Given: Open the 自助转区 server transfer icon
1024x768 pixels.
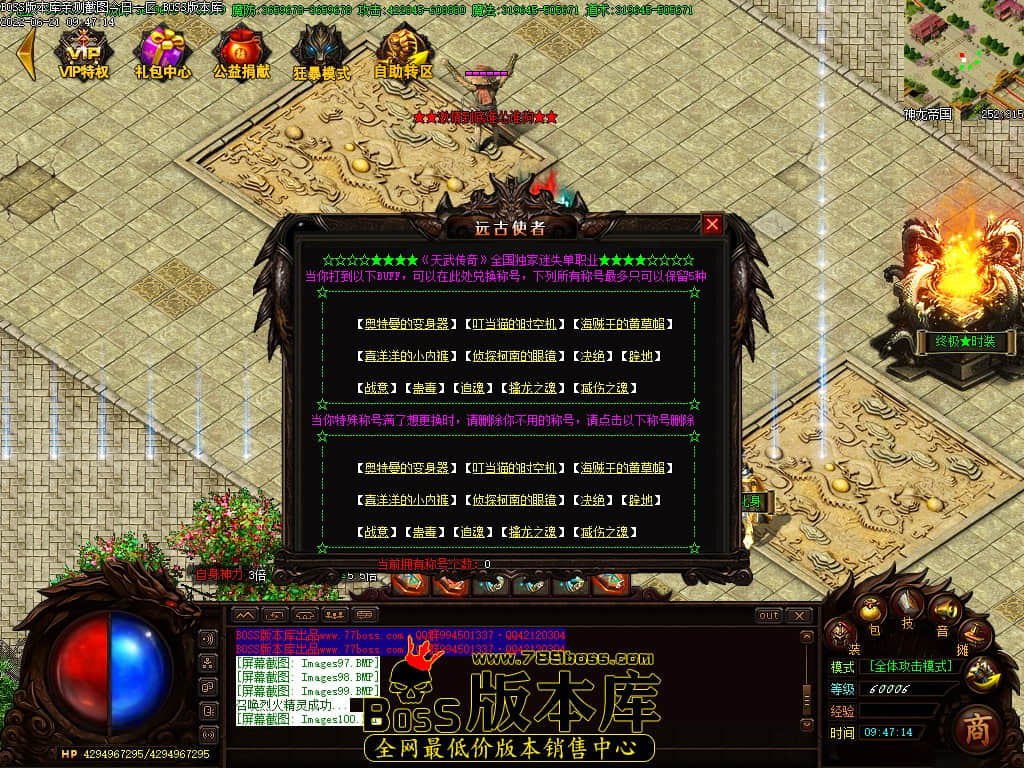Looking at the screenshot, I should pos(403,52).
